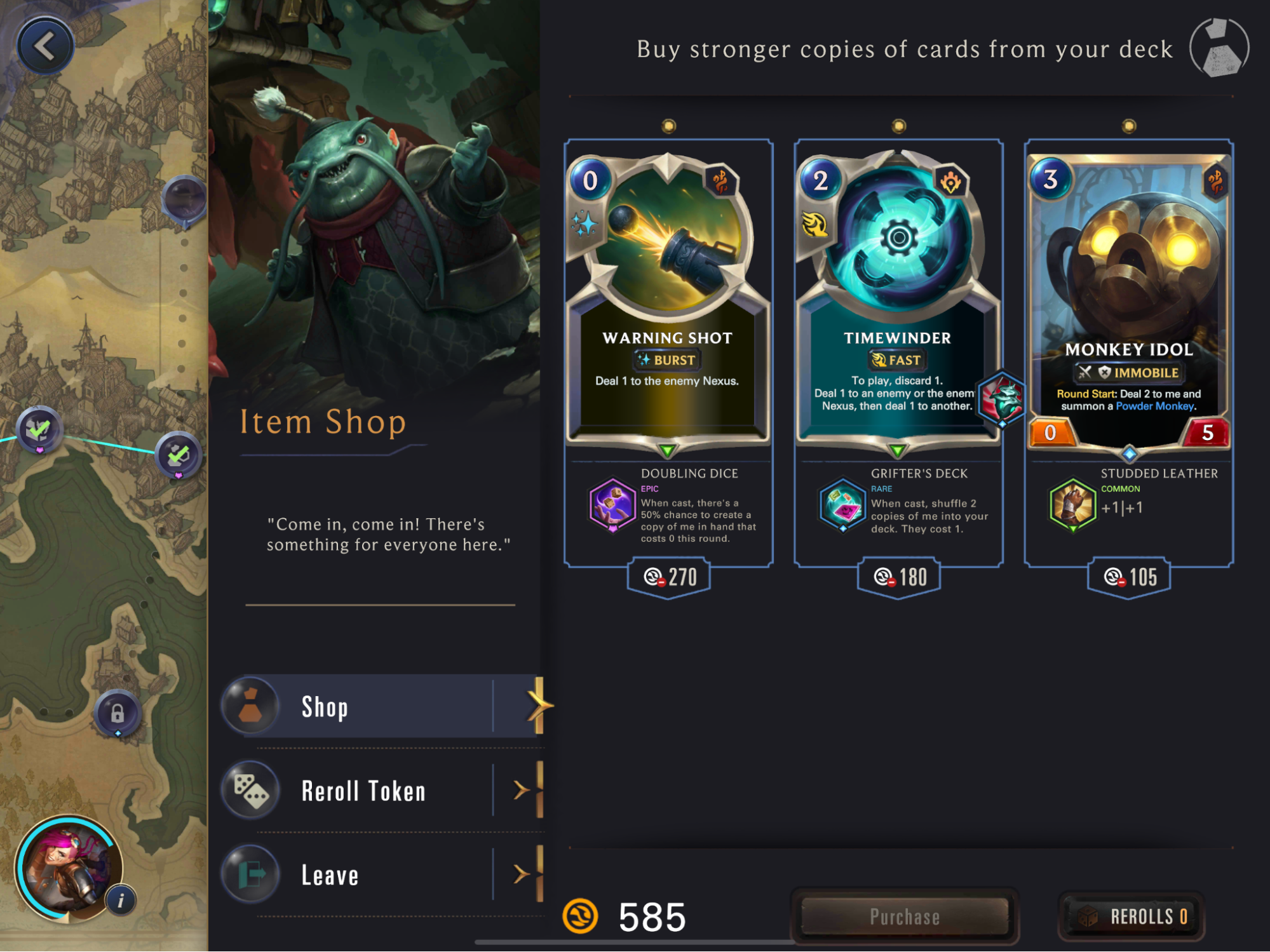Click the 180 coin price tag
The height and width of the screenshot is (952, 1270).
899,577
